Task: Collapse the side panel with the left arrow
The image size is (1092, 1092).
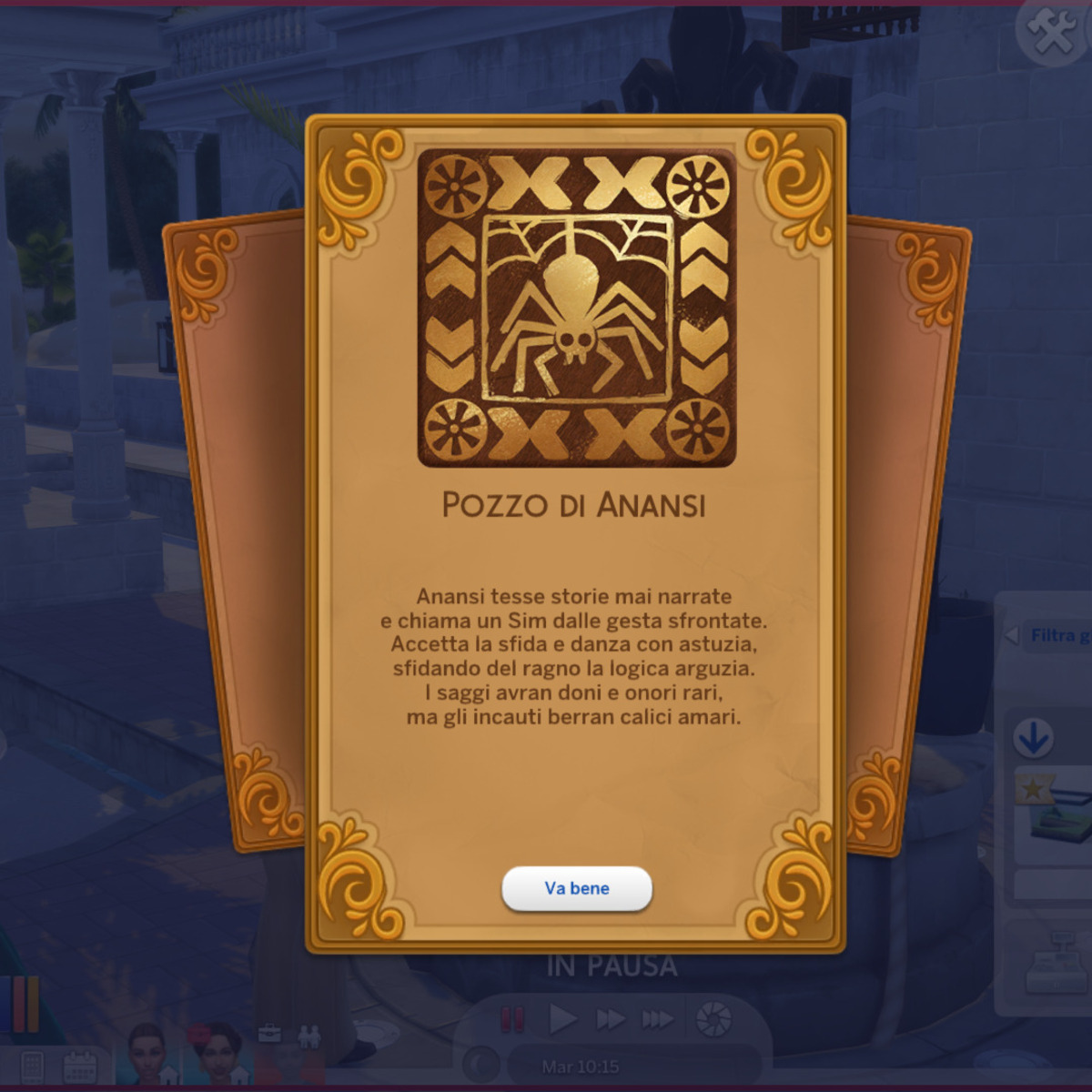Action: pos(1011,635)
